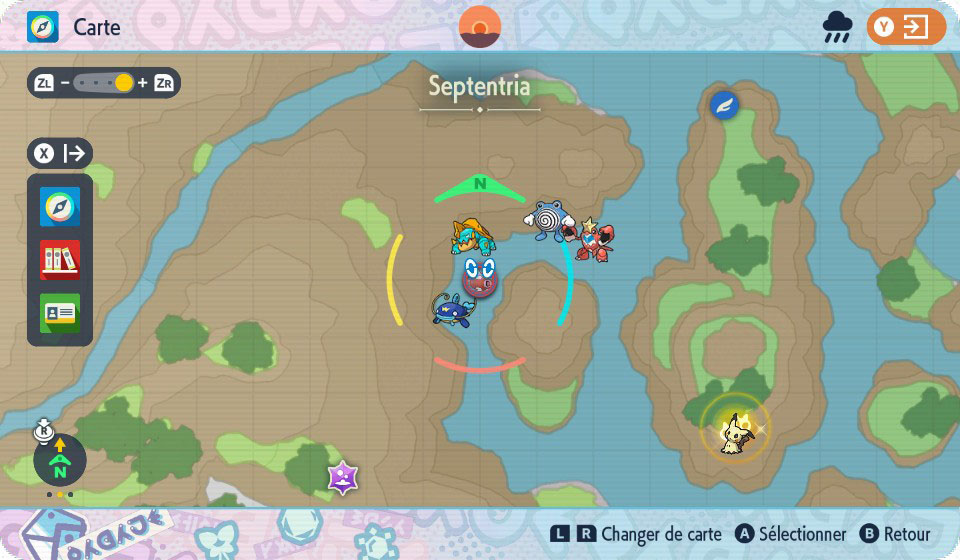The height and width of the screenshot is (560, 960).
Task: Select the Whiscash map marker
Action: pyautogui.click(x=452, y=307)
